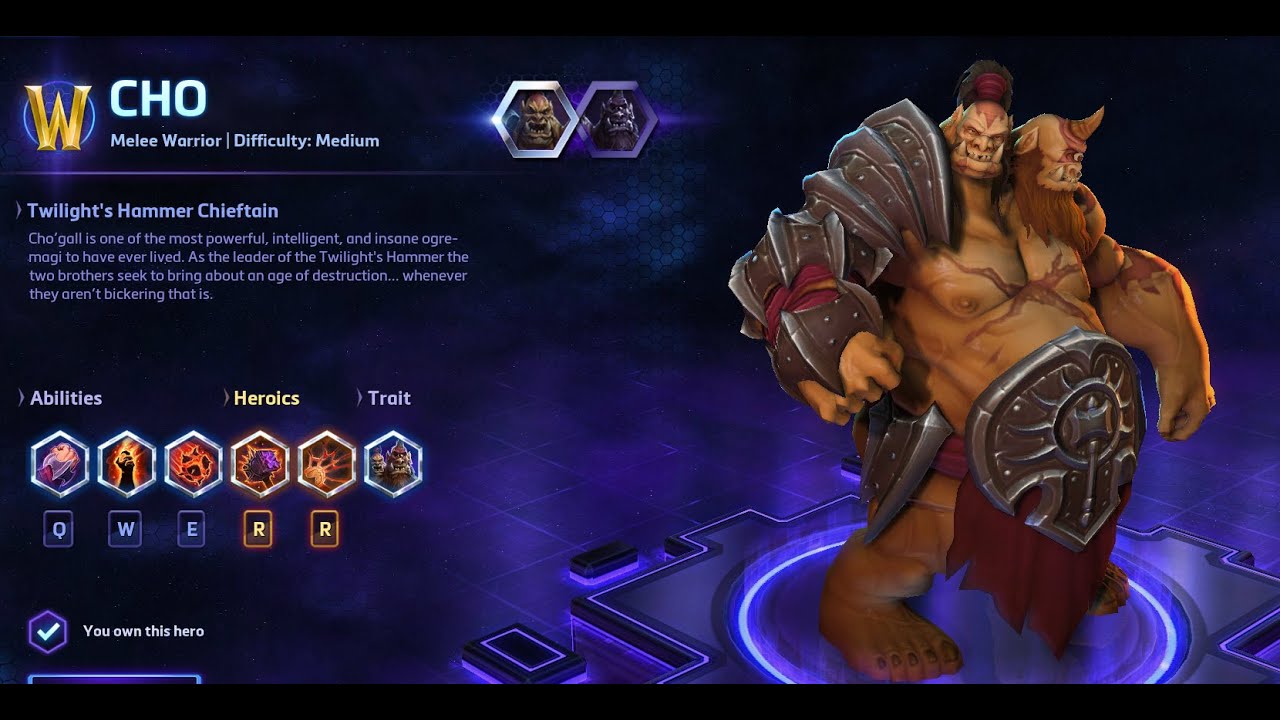View the Hammer of Twilight heroic
1280x720 pixels.
[260, 464]
